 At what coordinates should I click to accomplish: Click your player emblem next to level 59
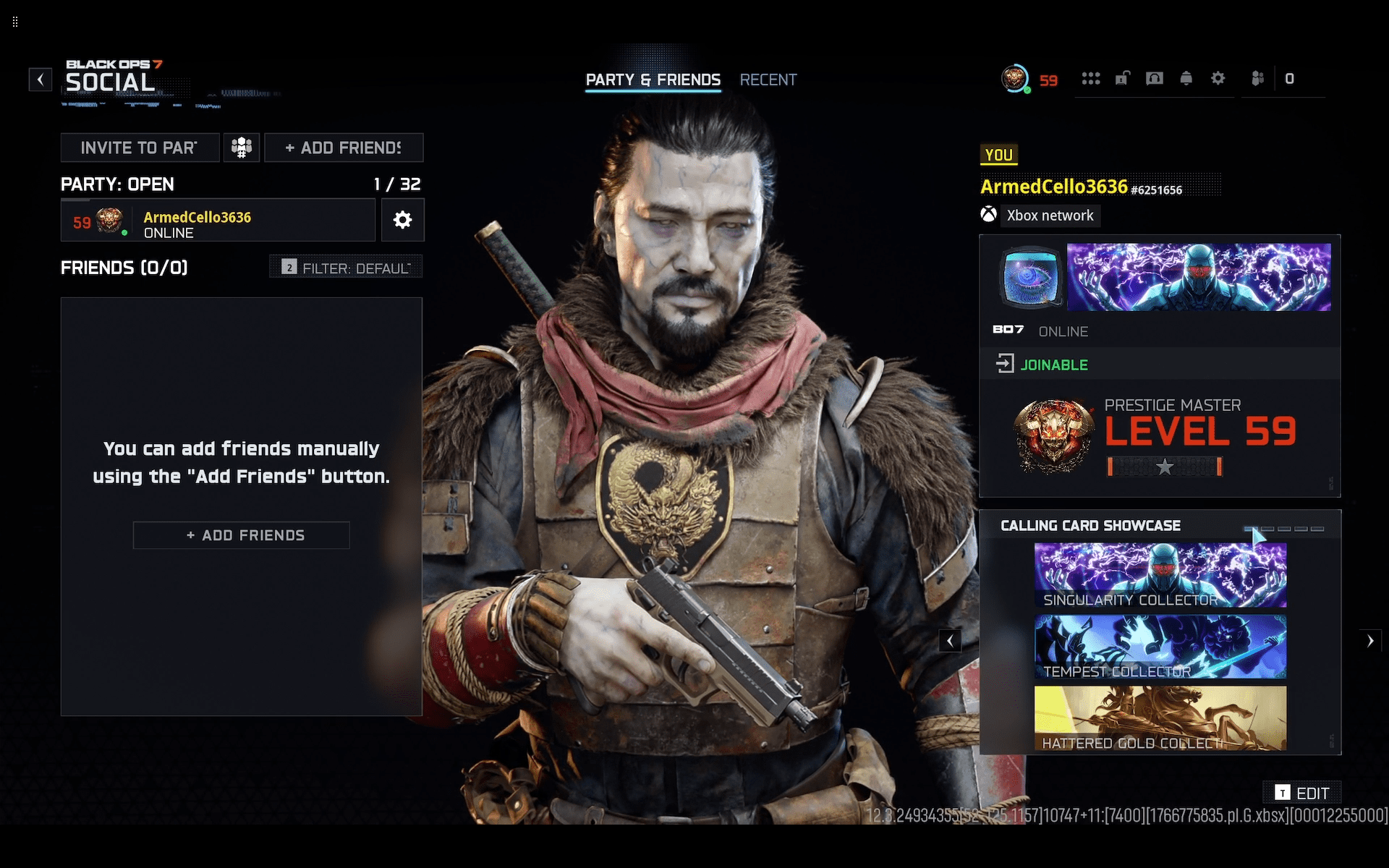tap(1055, 435)
